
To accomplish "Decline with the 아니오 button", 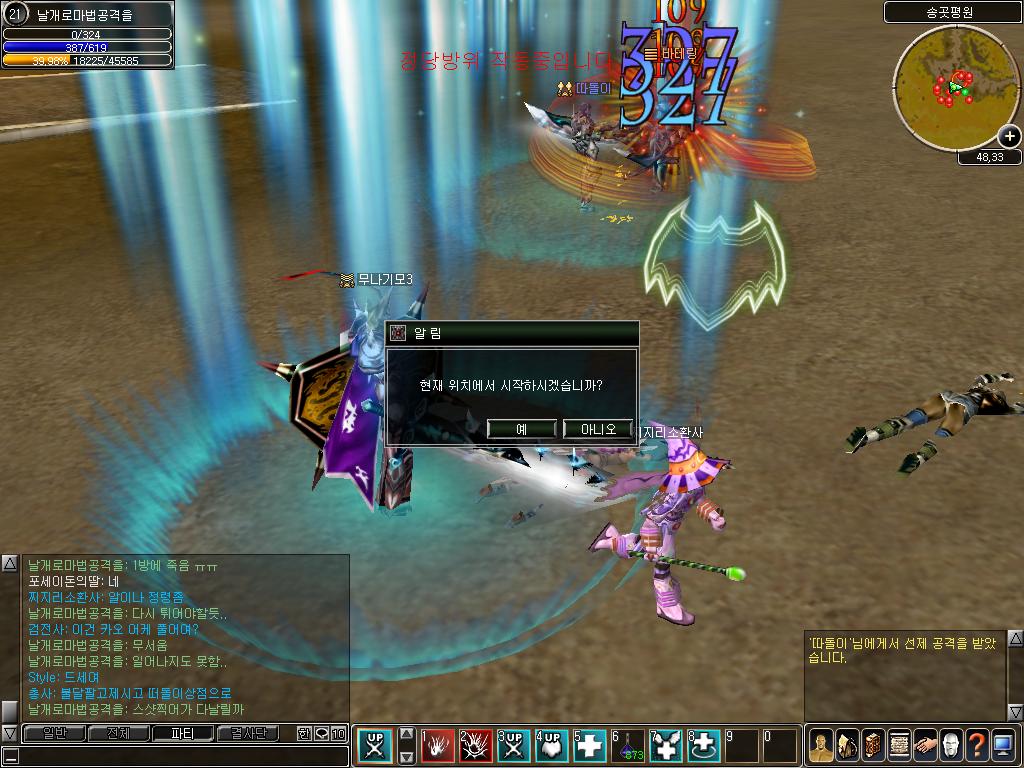I will coord(598,429).
